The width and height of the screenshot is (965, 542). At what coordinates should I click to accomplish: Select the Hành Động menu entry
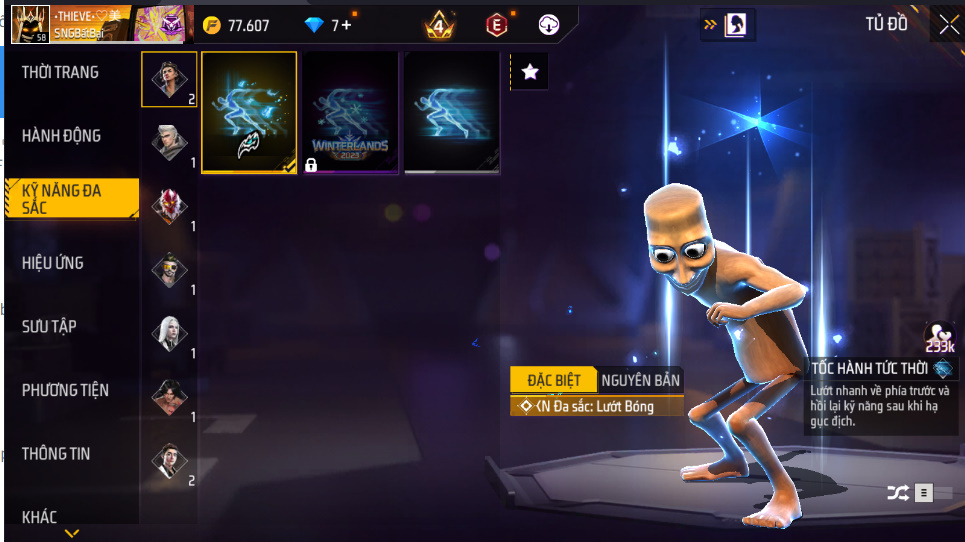62,136
